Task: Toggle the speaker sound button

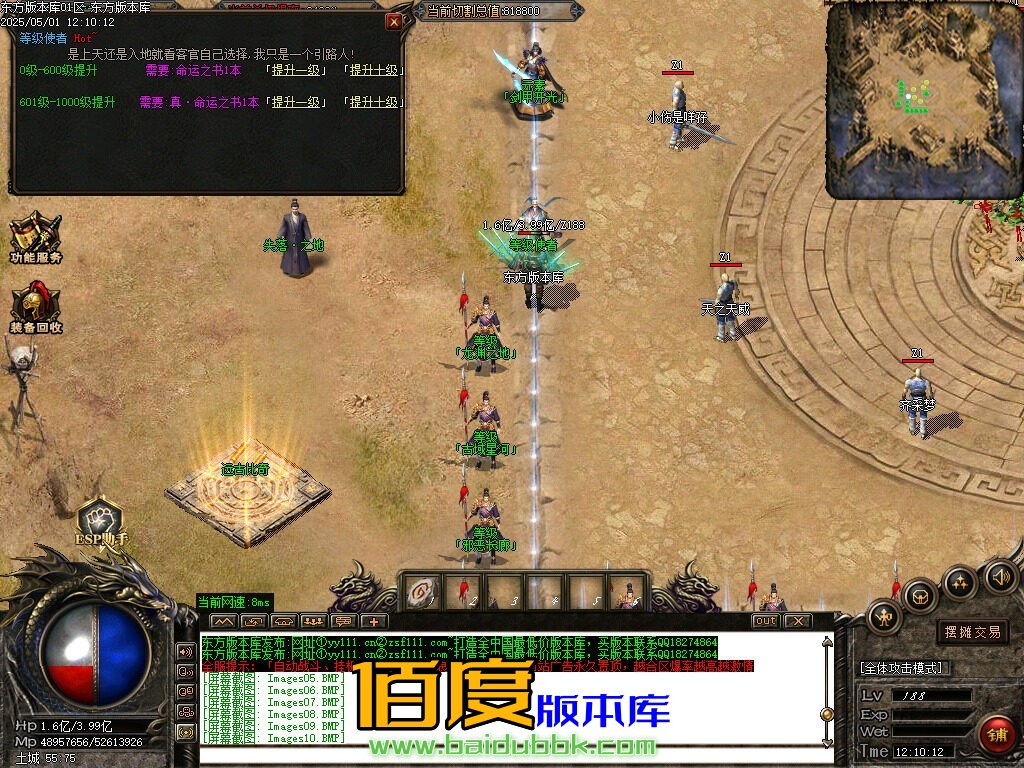Action: (1000, 576)
